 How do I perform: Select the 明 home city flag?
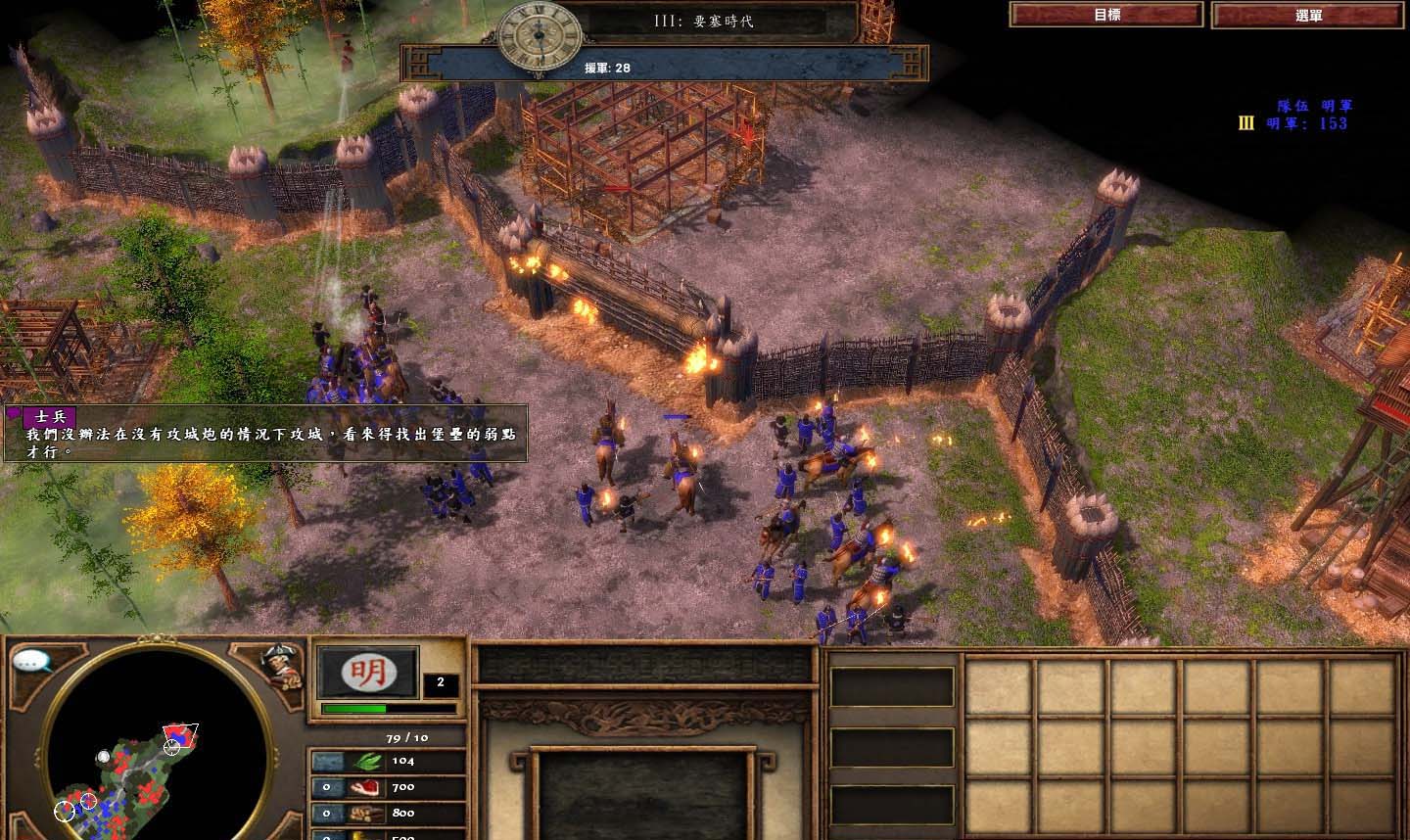[368, 672]
